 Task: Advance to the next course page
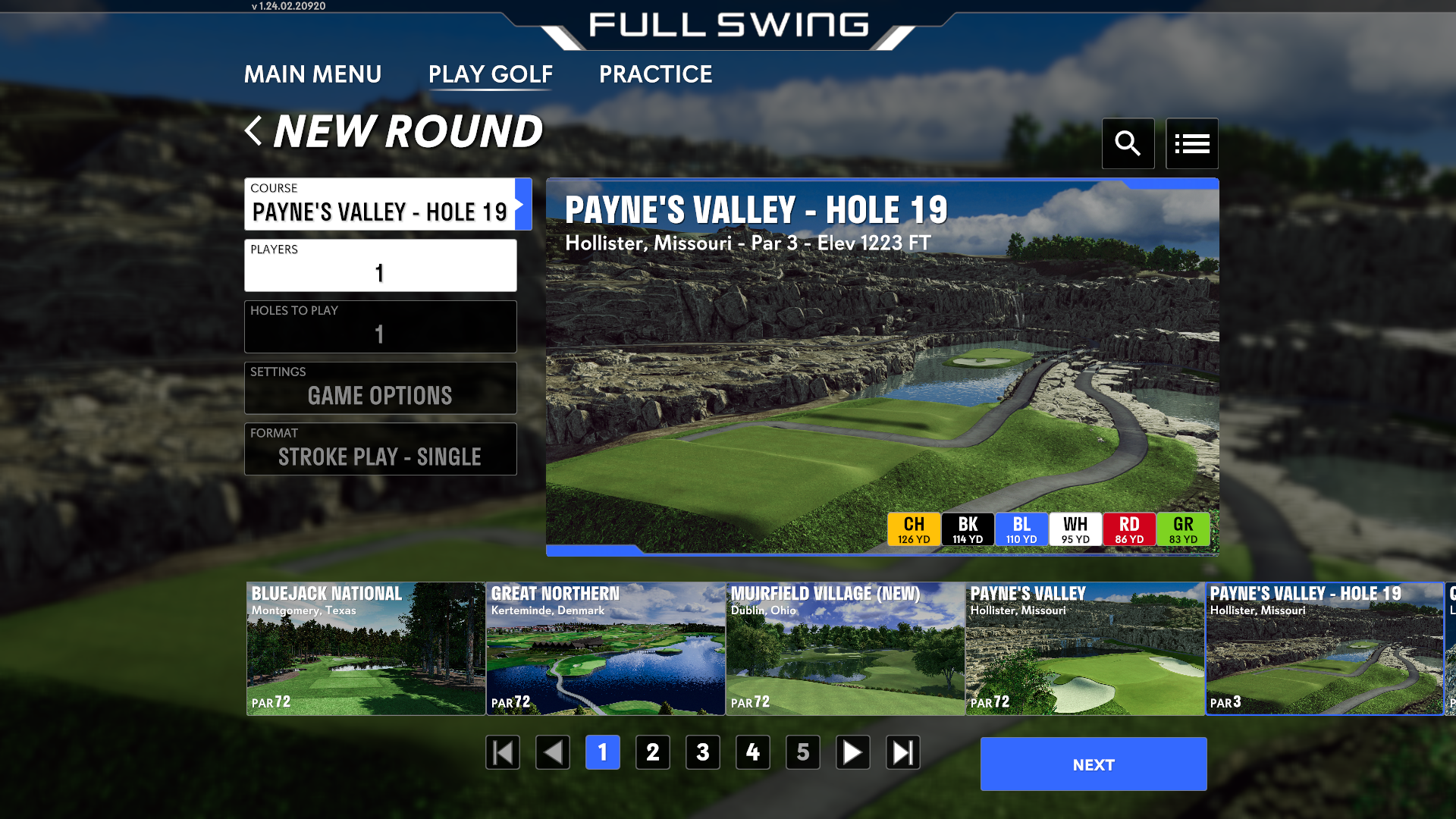click(852, 752)
